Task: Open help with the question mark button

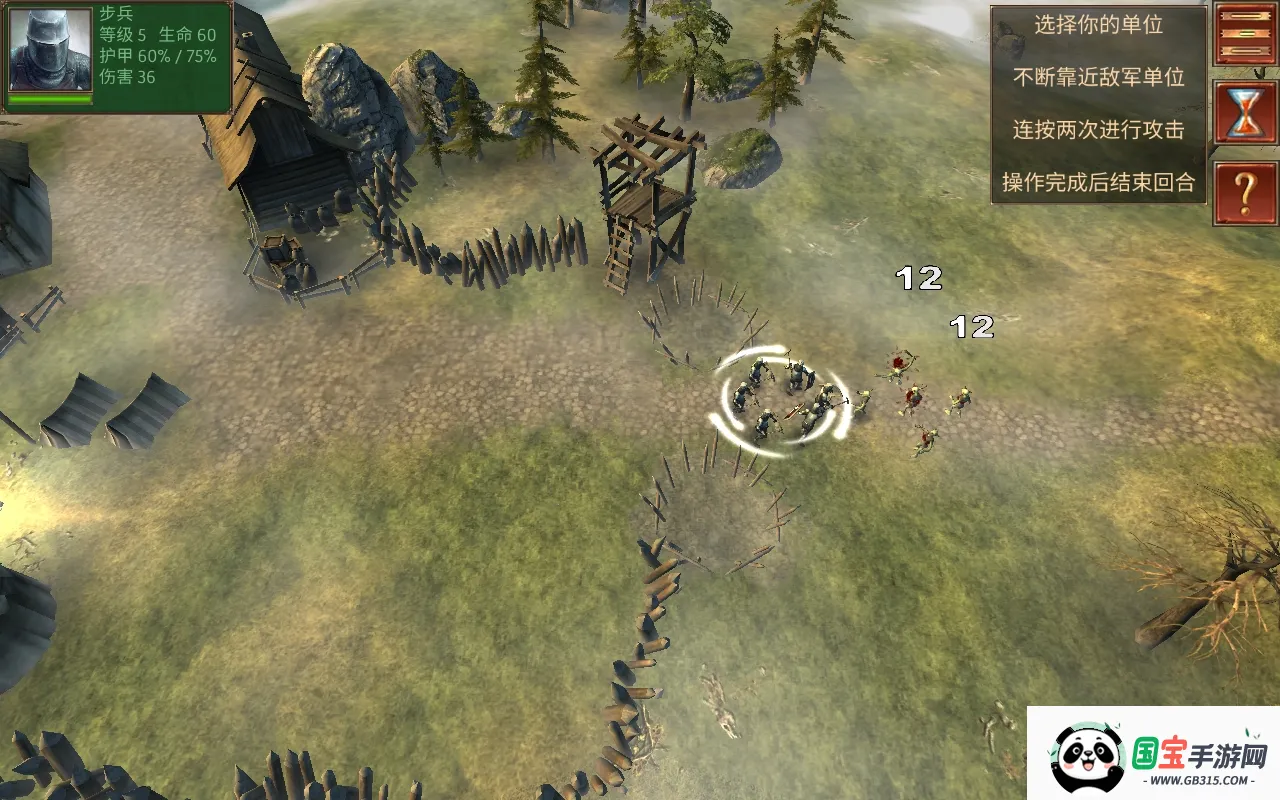Action: point(1245,193)
